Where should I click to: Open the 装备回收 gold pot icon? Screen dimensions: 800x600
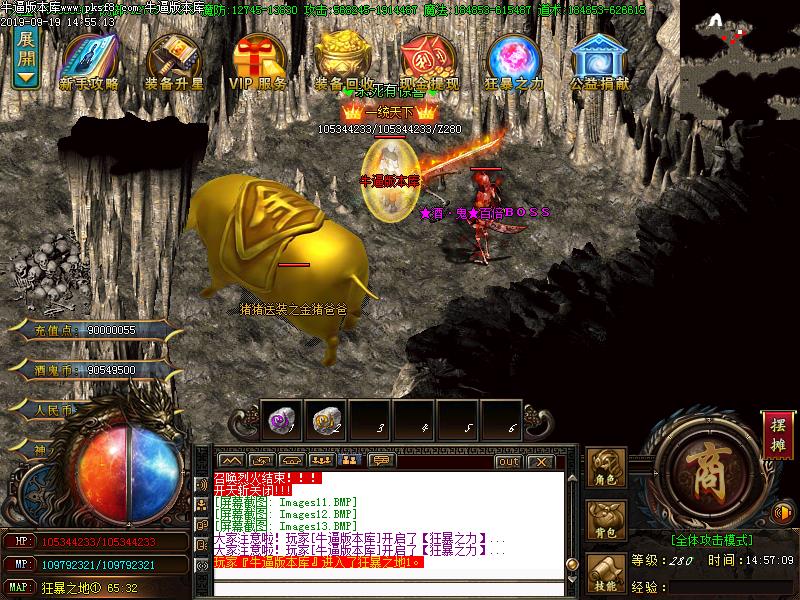343,60
